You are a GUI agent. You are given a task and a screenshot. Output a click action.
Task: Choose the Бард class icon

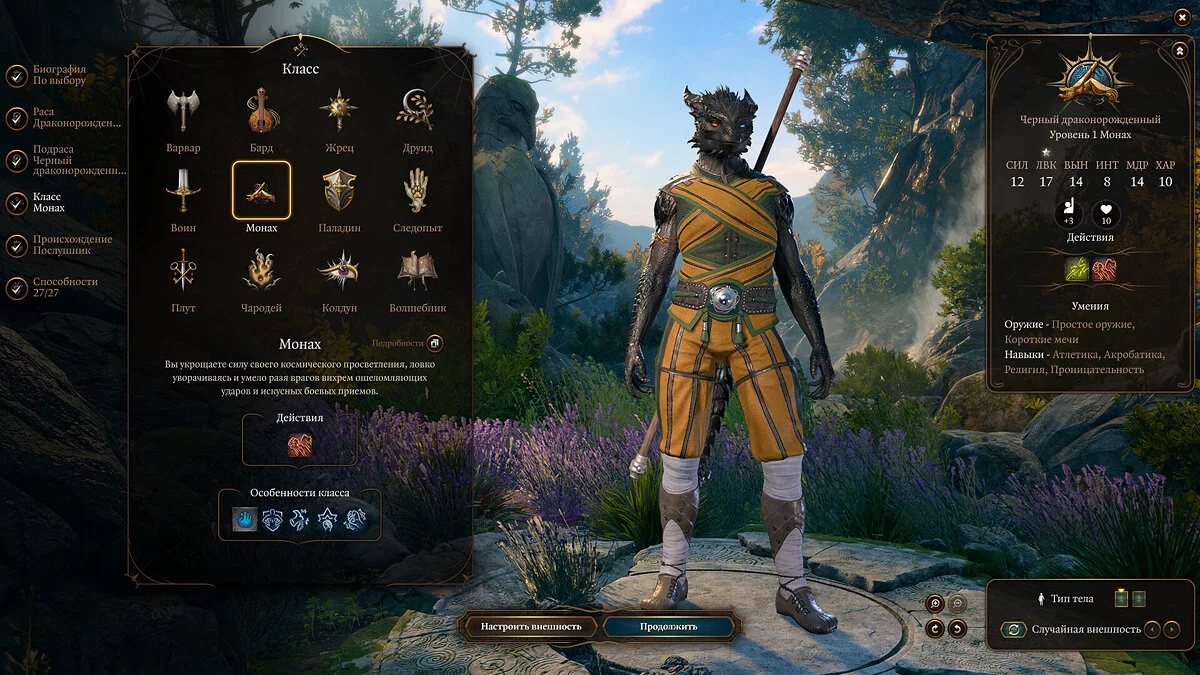tap(262, 112)
